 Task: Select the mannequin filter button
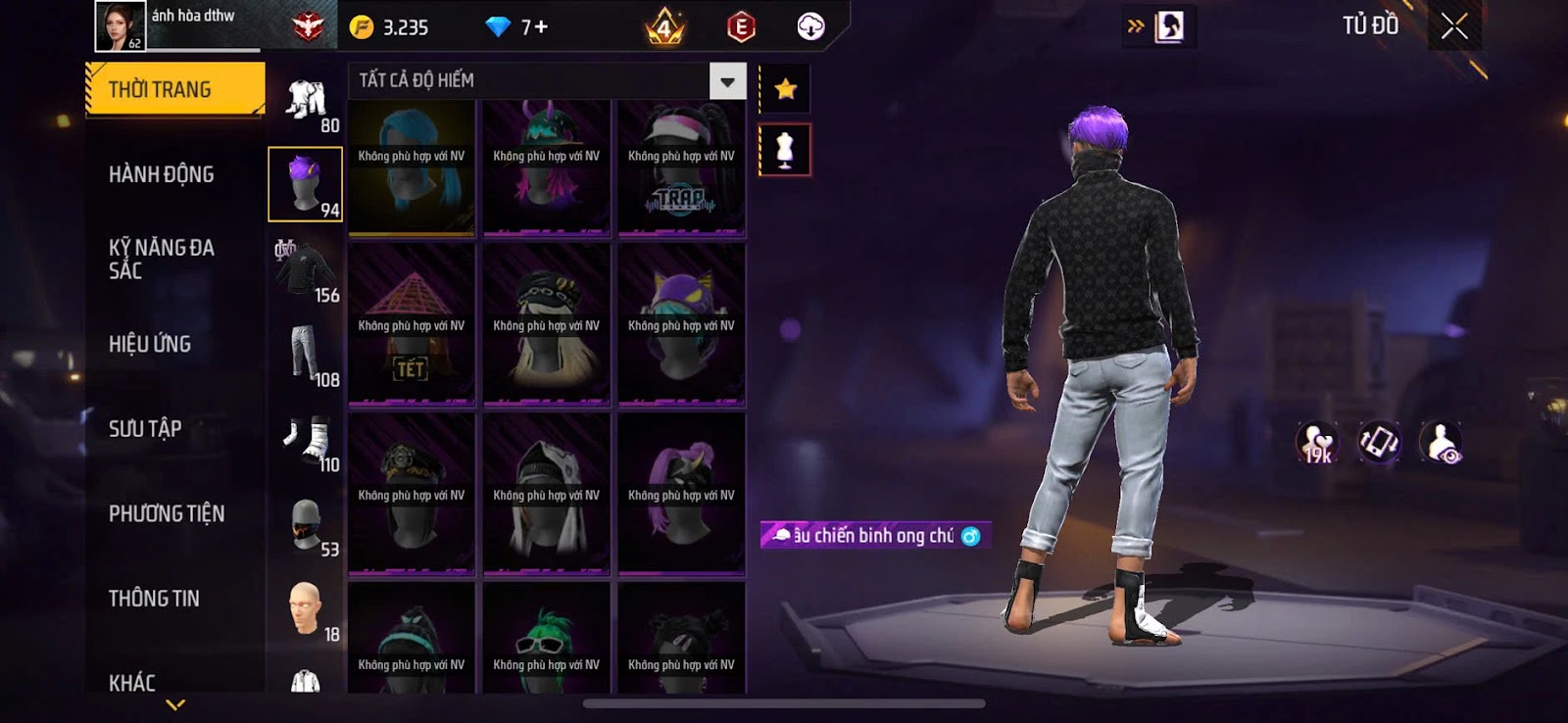tap(785, 150)
